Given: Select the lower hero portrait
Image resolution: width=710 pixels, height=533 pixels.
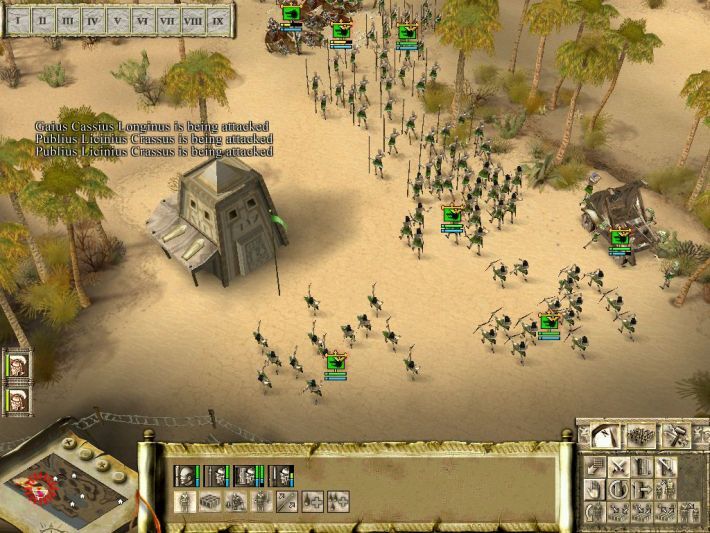Looking at the screenshot, I should click(x=16, y=399).
